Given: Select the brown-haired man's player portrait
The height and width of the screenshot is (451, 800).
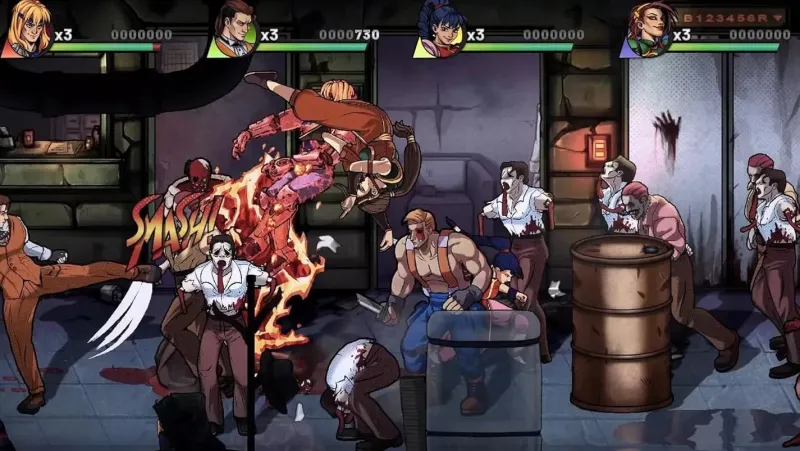Looking at the screenshot, I should (233, 30).
